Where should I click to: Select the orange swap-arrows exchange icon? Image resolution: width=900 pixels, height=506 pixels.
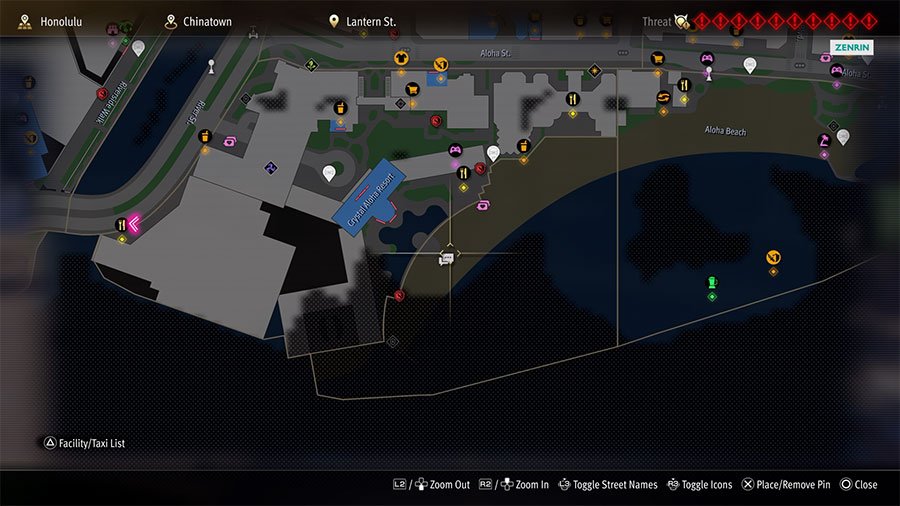coord(663,97)
